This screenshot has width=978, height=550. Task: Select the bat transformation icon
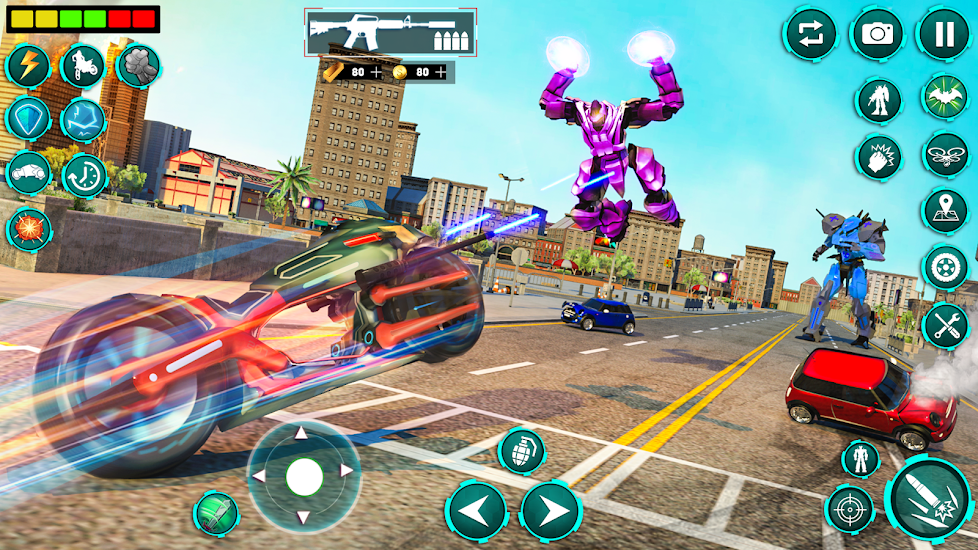[x=944, y=99]
